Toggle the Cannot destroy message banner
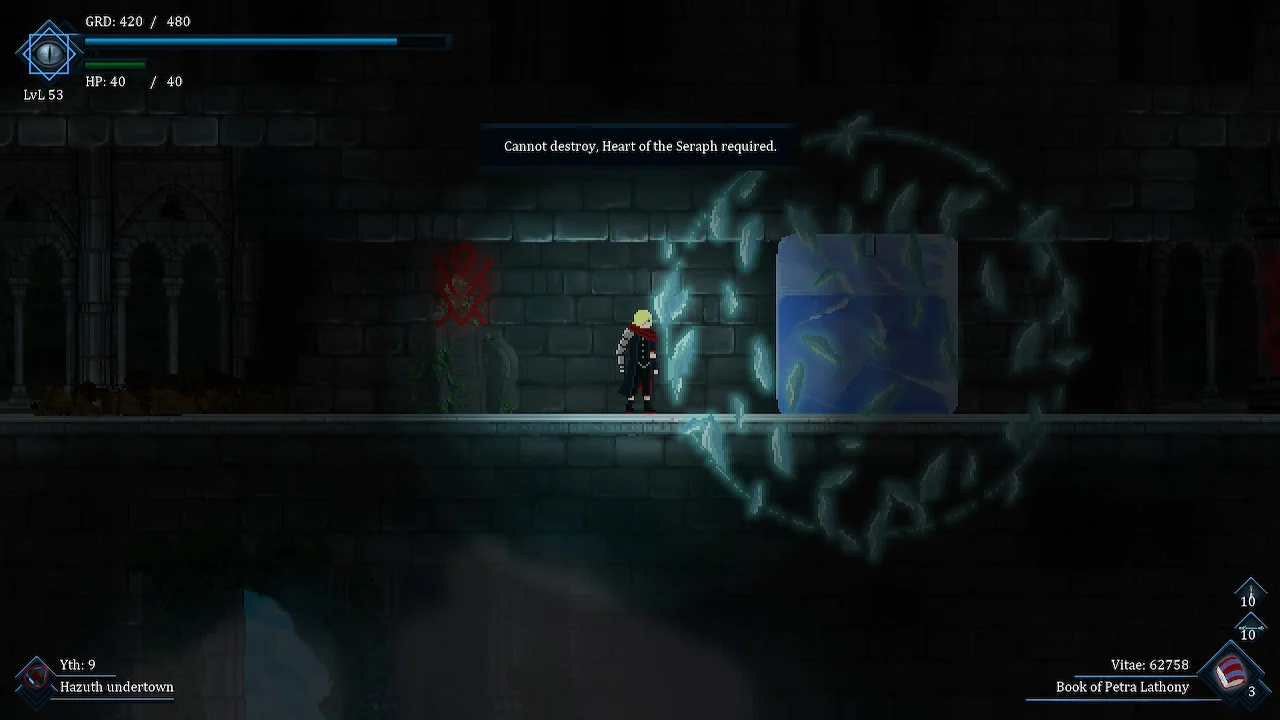 [x=639, y=146]
